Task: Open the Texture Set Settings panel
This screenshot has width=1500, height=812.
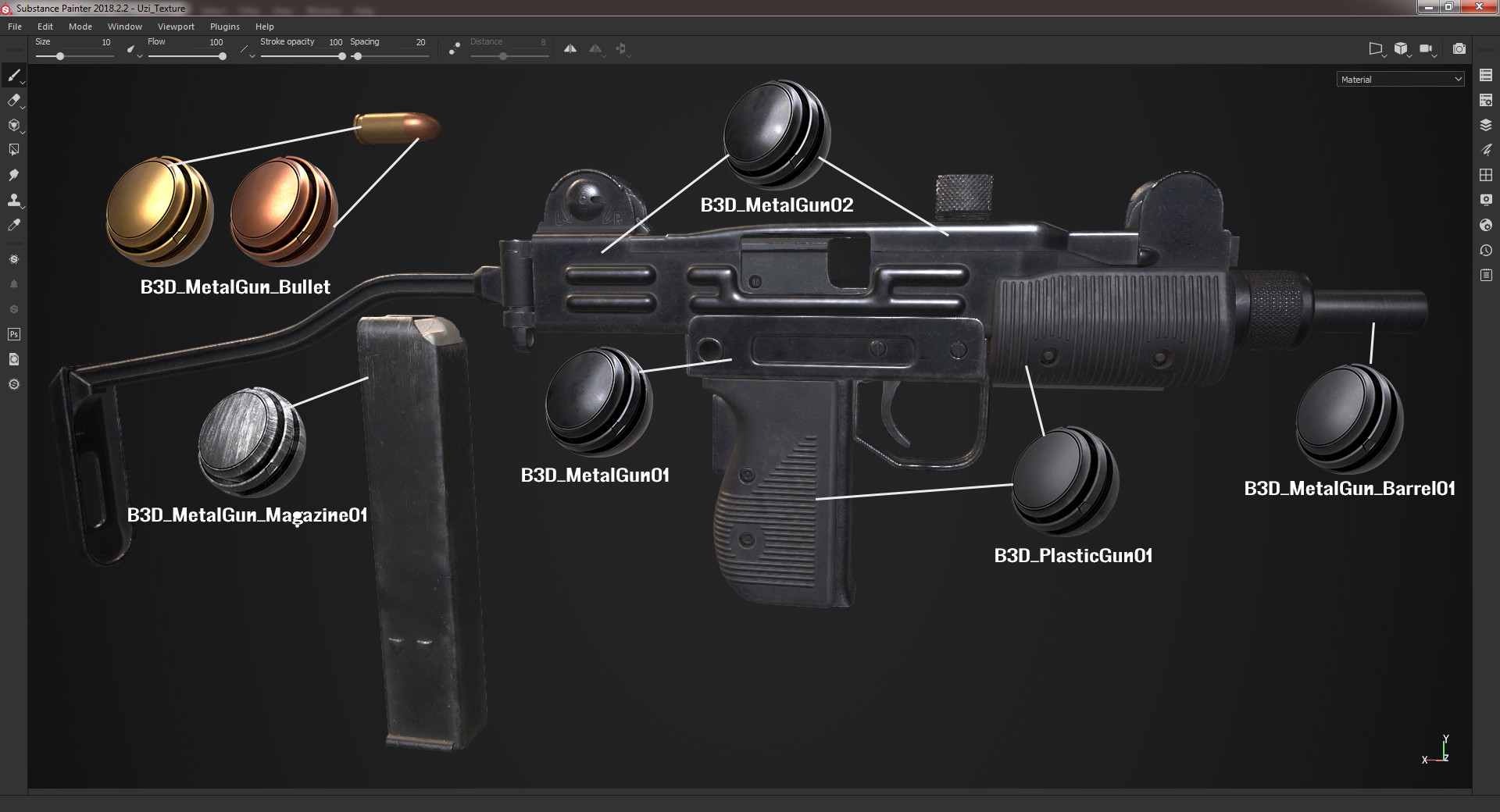Action: tap(1485, 100)
